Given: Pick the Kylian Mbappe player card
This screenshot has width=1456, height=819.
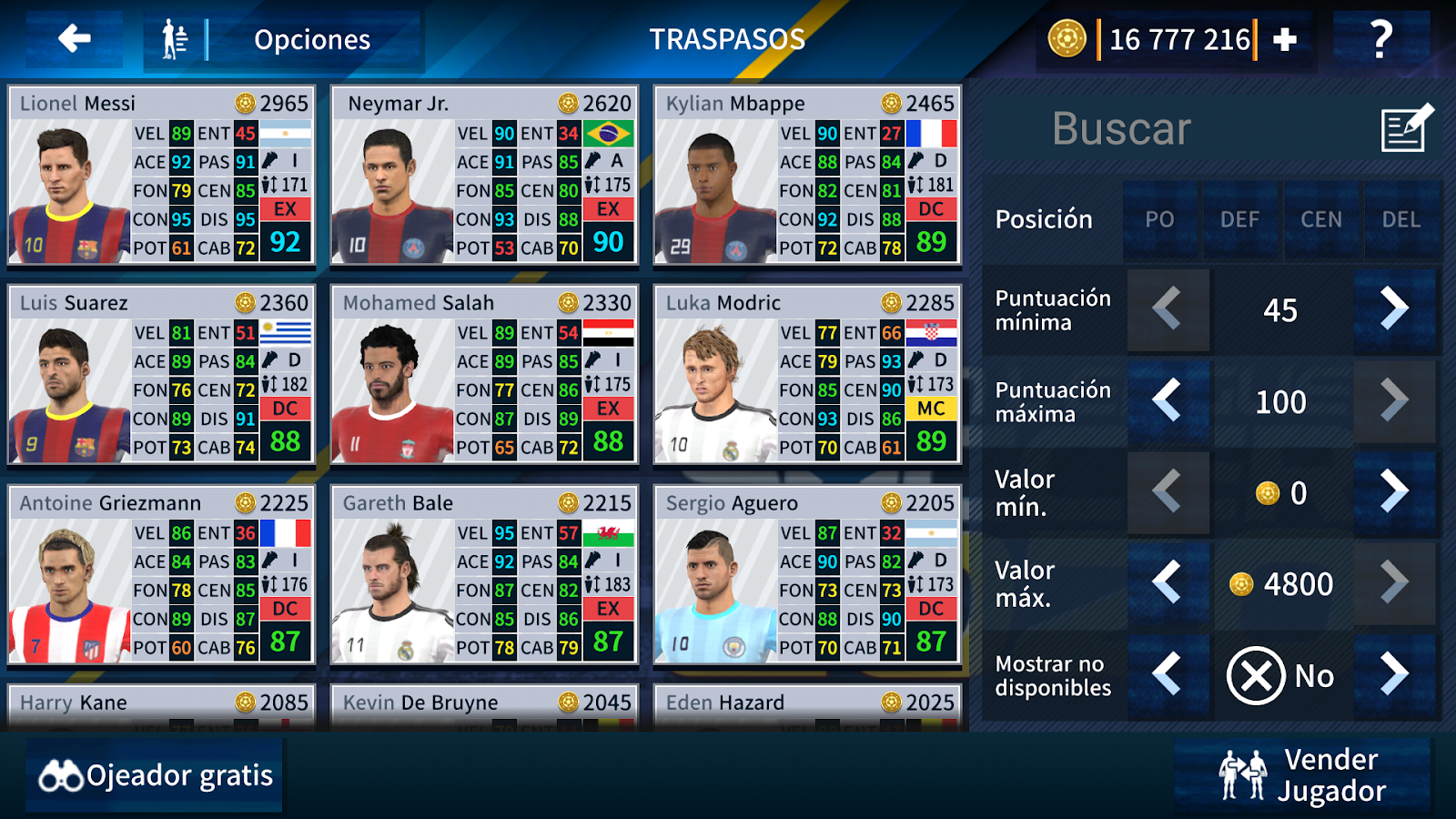Looking at the screenshot, I should 807,176.
